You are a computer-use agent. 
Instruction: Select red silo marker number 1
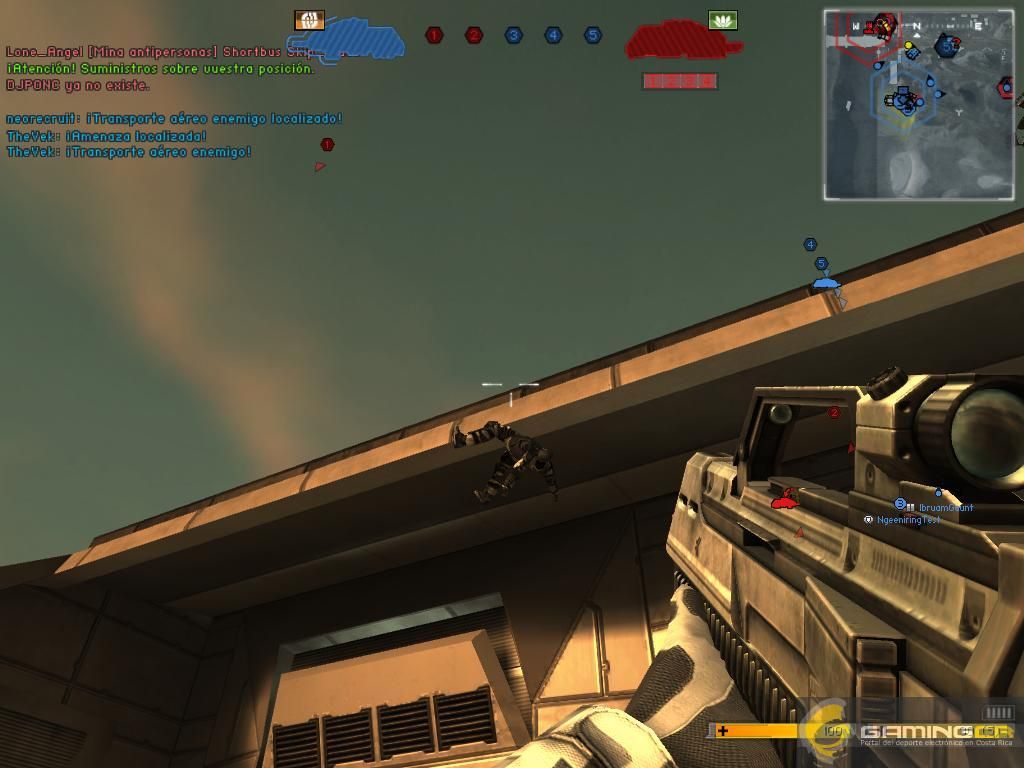pos(434,35)
